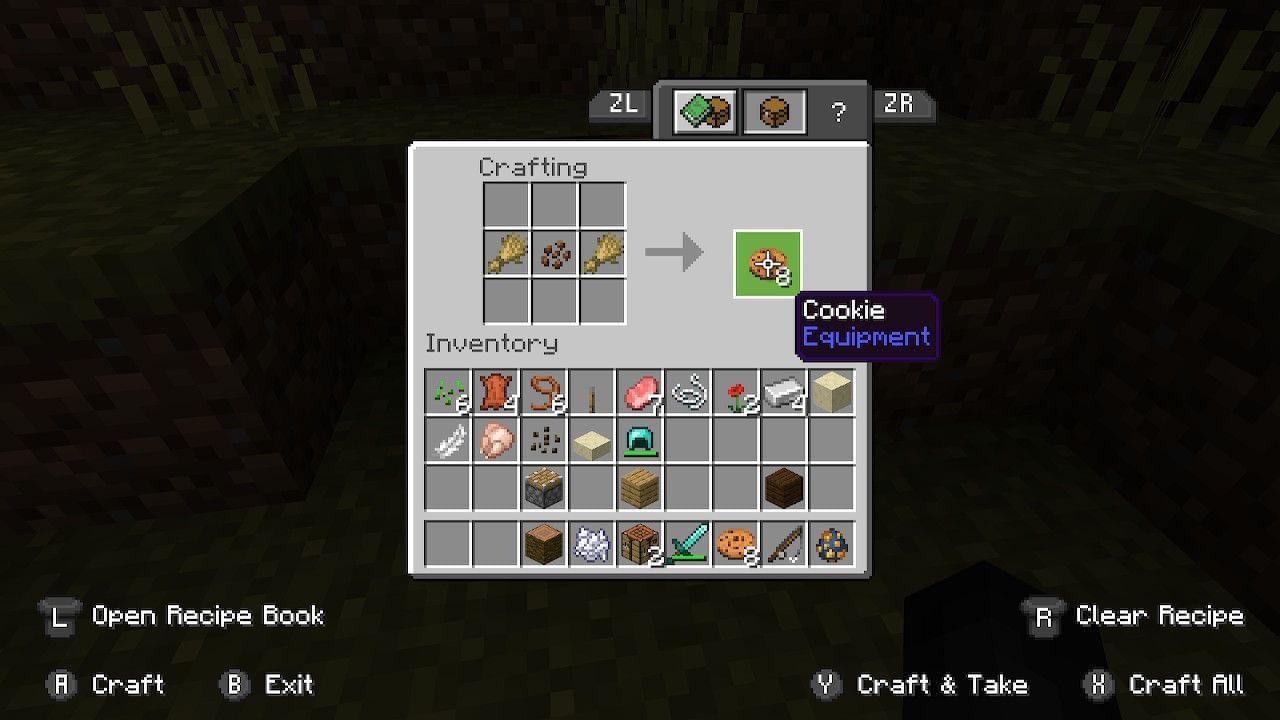Select the leather in the inventory
Screen dimensions: 1280x720
[496, 392]
